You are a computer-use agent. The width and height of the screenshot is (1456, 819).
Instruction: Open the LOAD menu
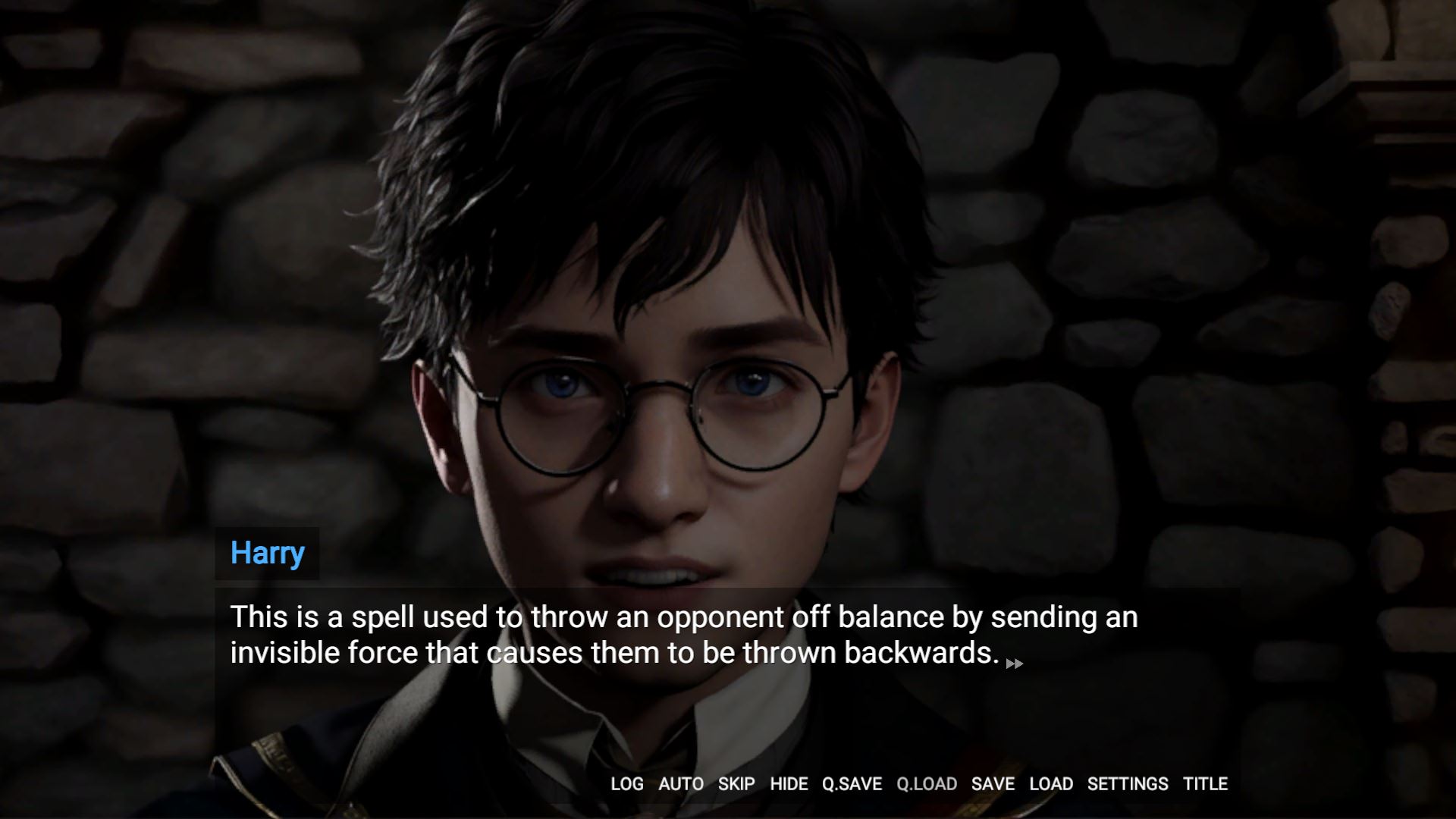[1050, 784]
